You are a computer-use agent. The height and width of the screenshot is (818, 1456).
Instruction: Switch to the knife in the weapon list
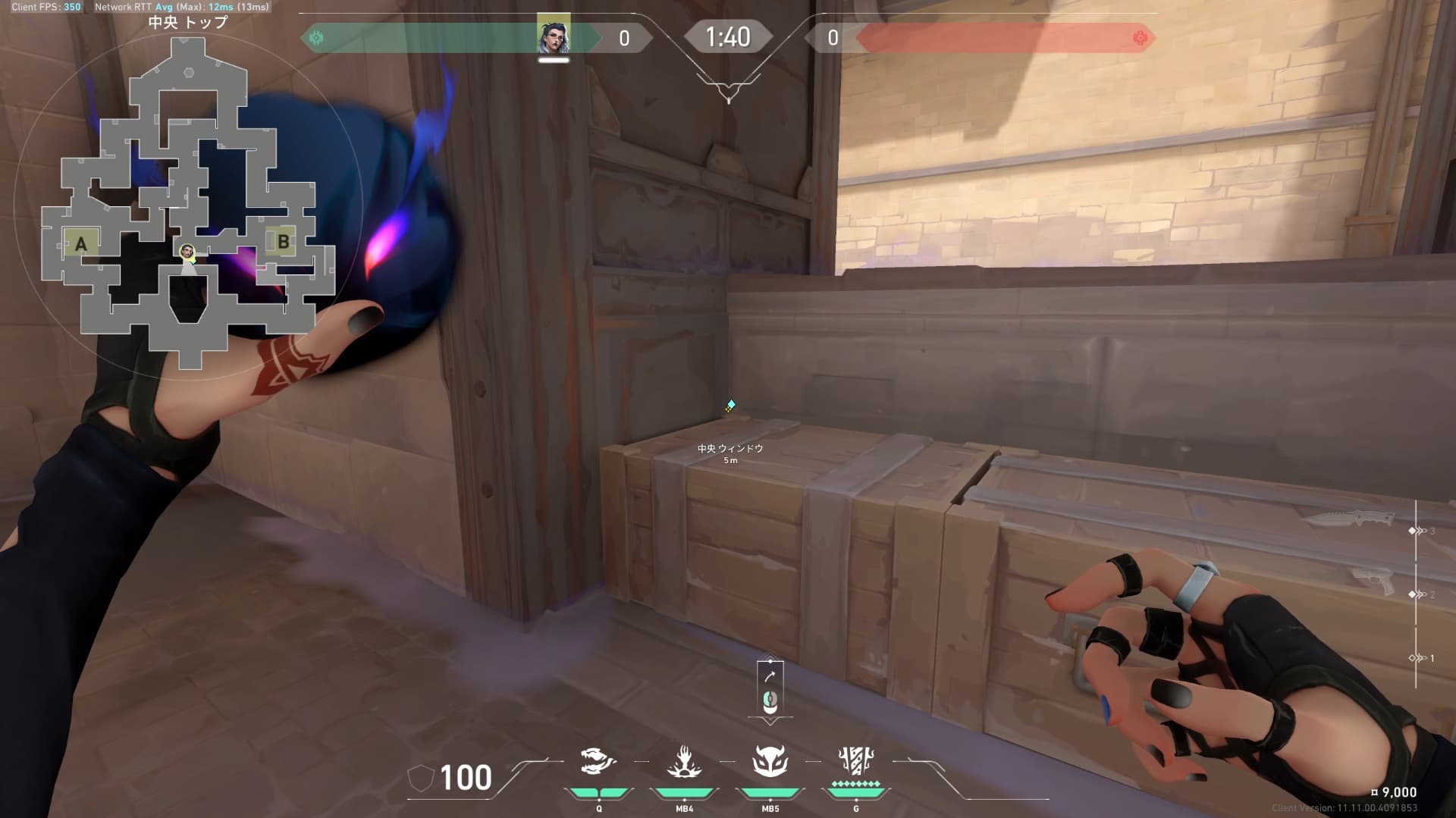pyautogui.click(x=1350, y=519)
